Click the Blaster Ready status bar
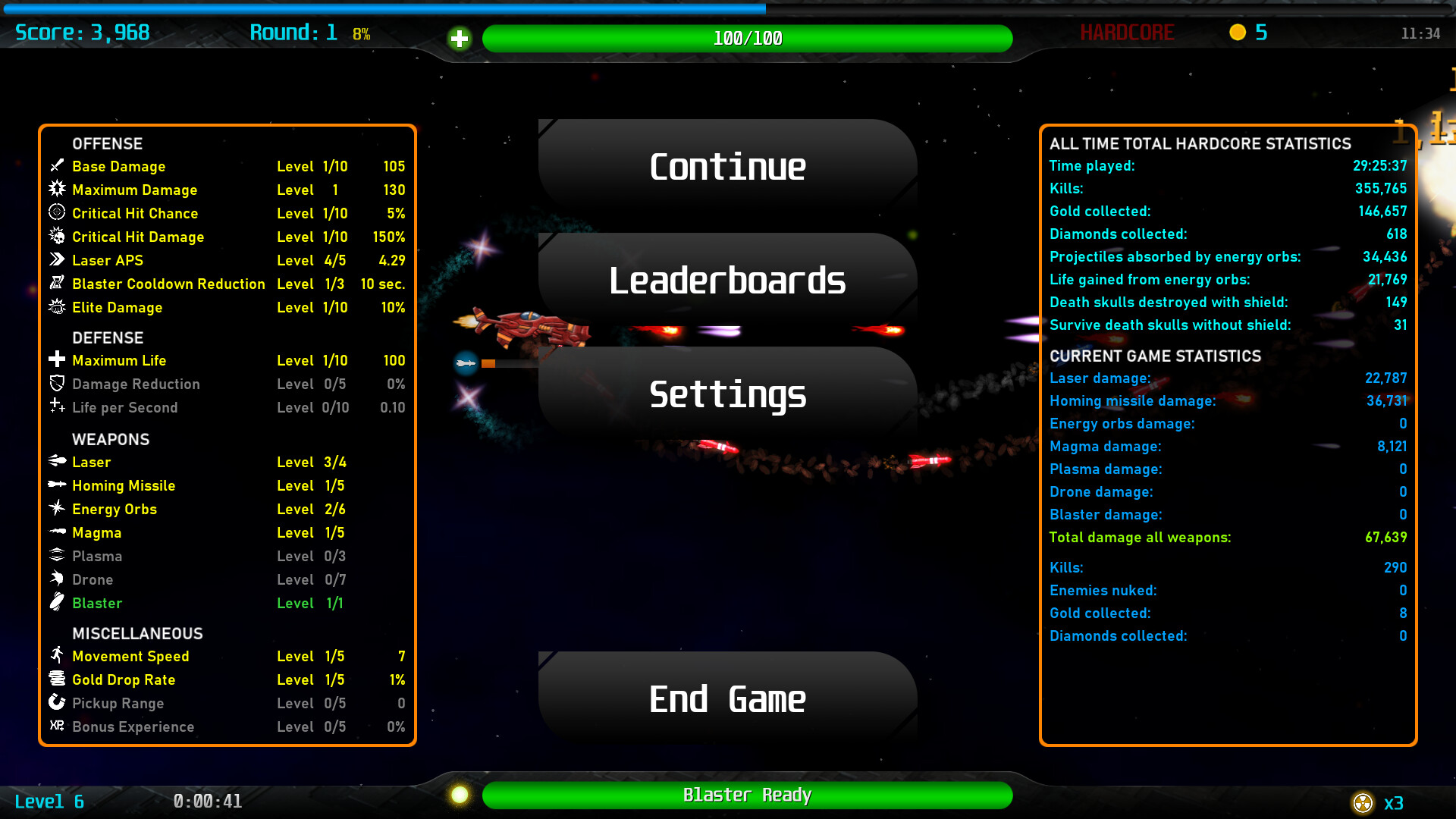1456x819 pixels. [747, 795]
